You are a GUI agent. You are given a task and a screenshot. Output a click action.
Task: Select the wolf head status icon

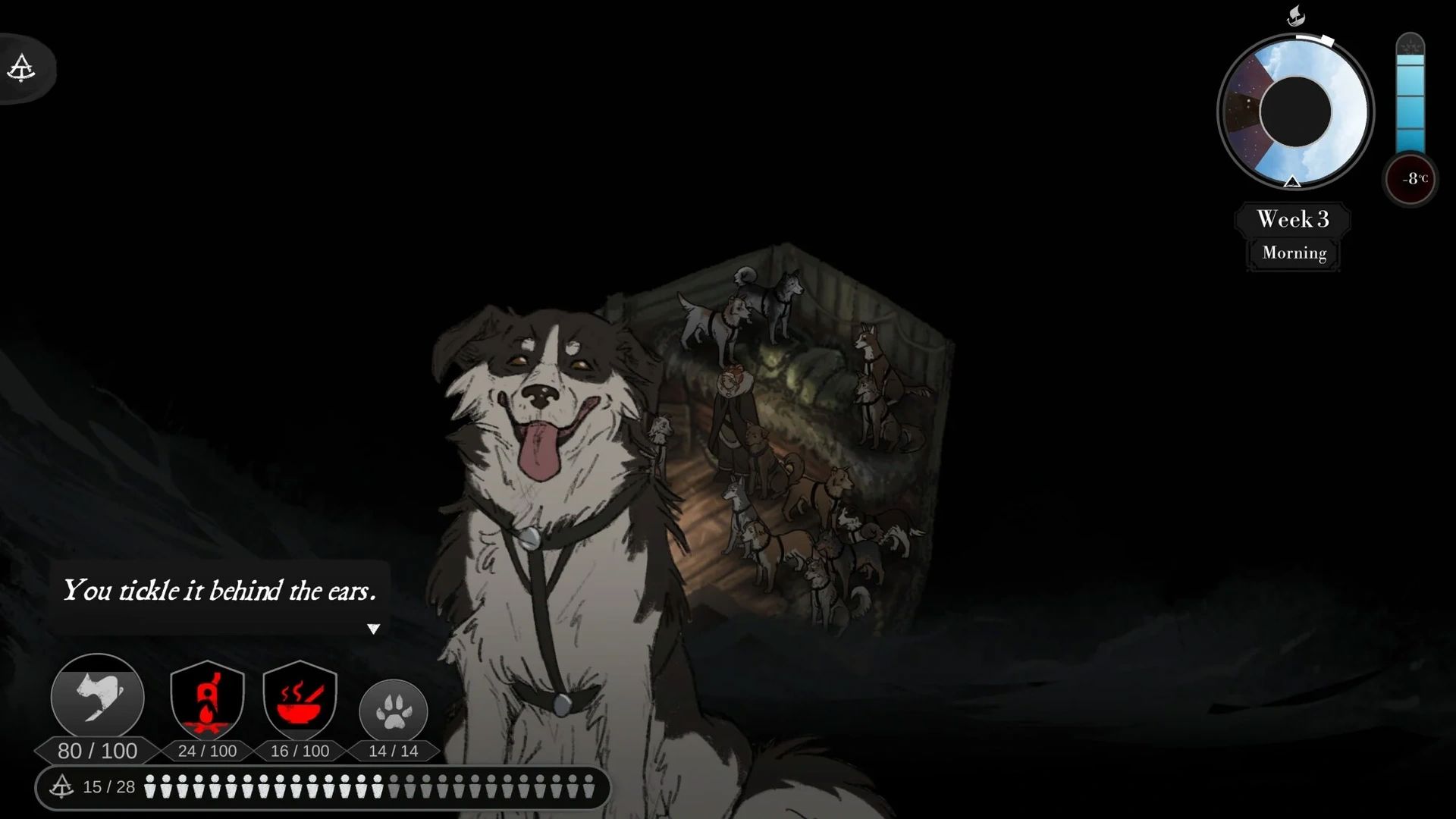(x=98, y=698)
